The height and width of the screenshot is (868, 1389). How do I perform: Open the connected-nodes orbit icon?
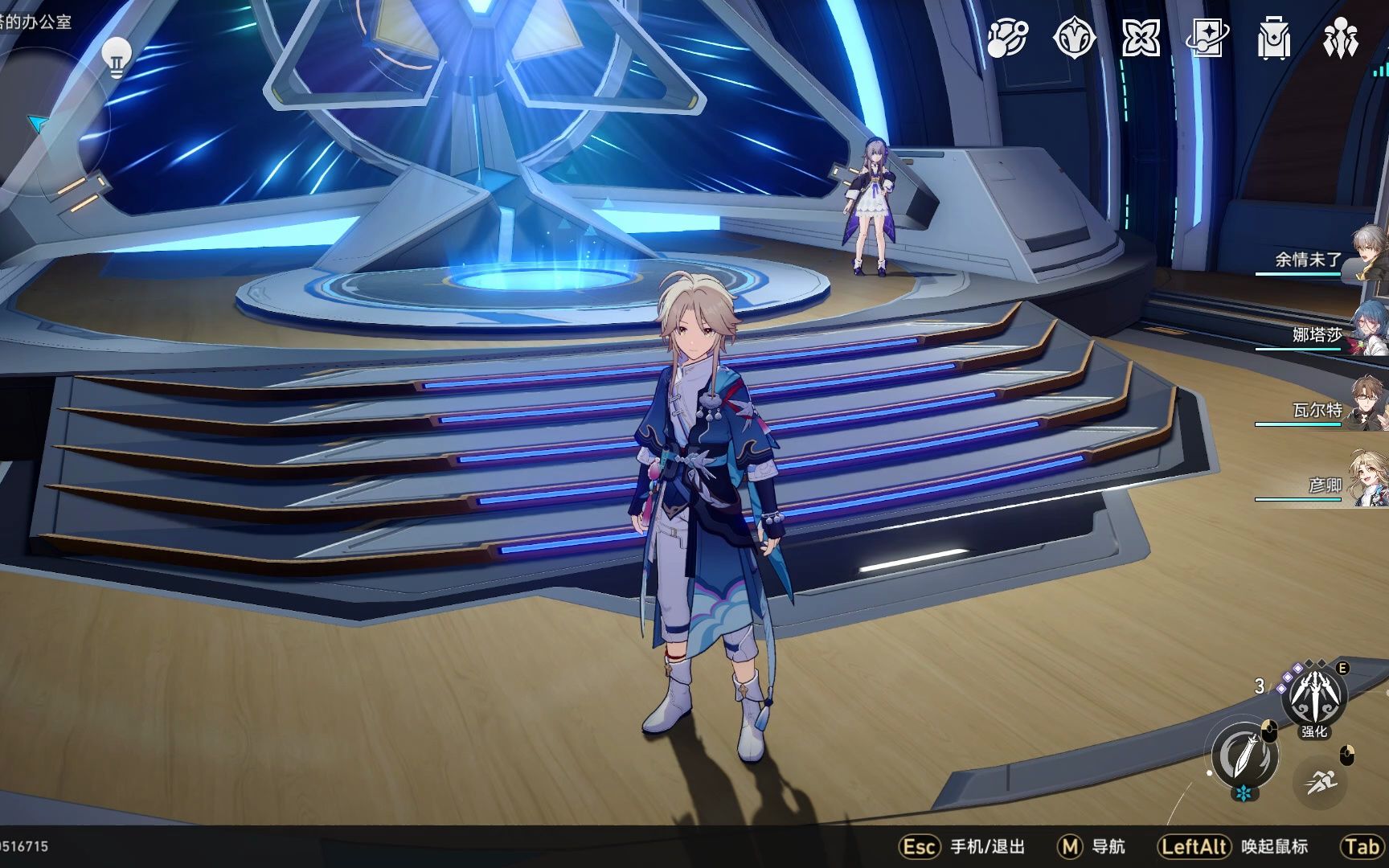(1007, 38)
